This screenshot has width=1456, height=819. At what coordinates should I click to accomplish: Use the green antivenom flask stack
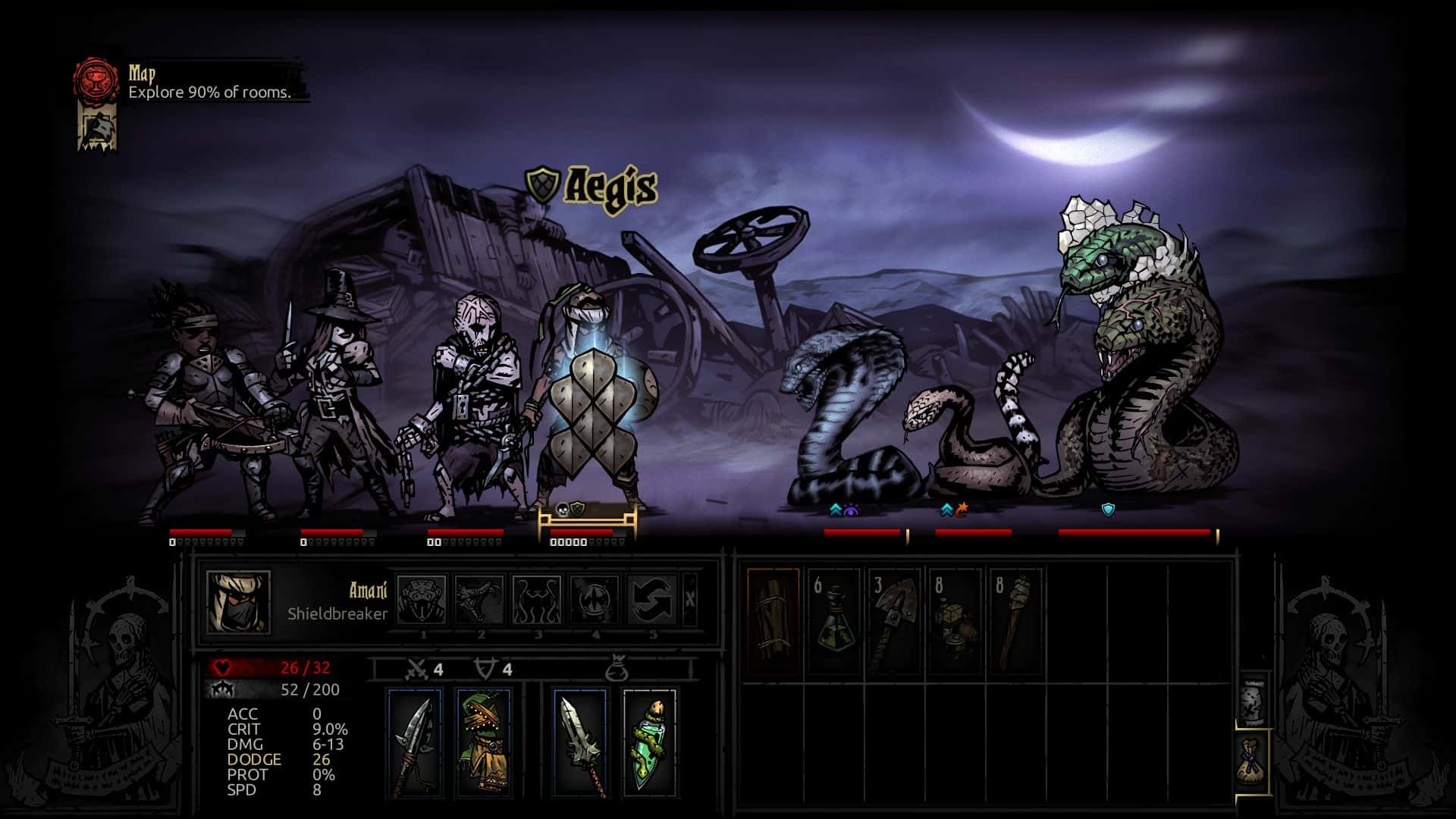click(834, 622)
